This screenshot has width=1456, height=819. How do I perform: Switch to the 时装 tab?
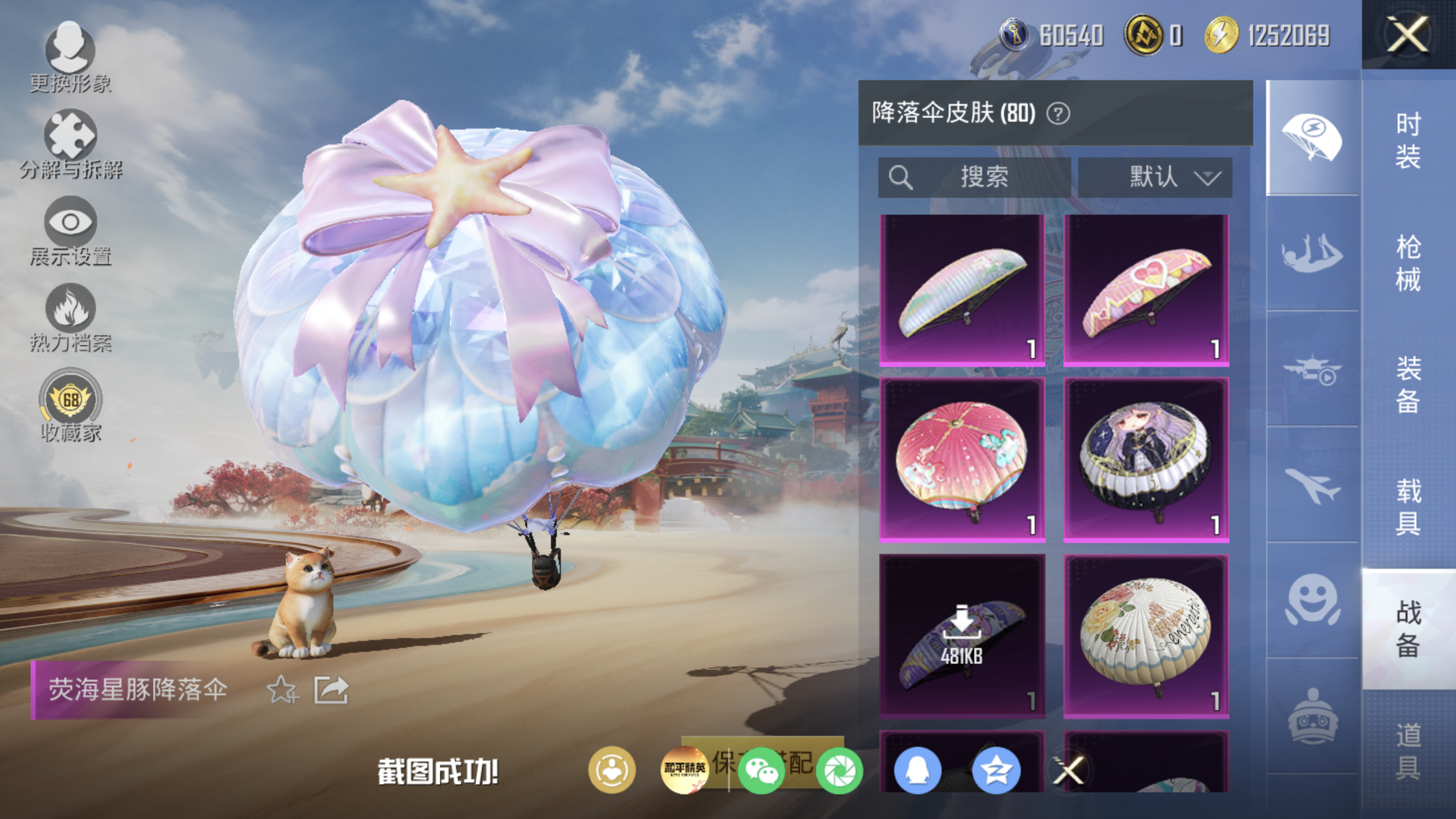pyautogui.click(x=1409, y=140)
